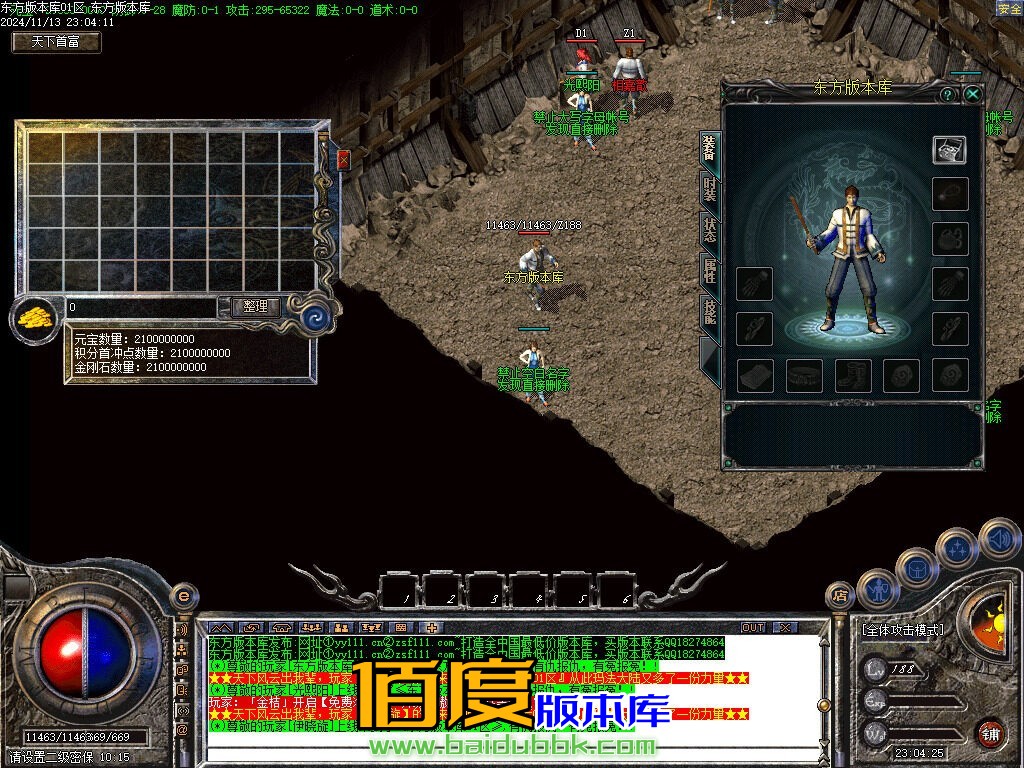1024x768 pixels.
Task: Sort the bag with the 整理 button
Action: 255,307
